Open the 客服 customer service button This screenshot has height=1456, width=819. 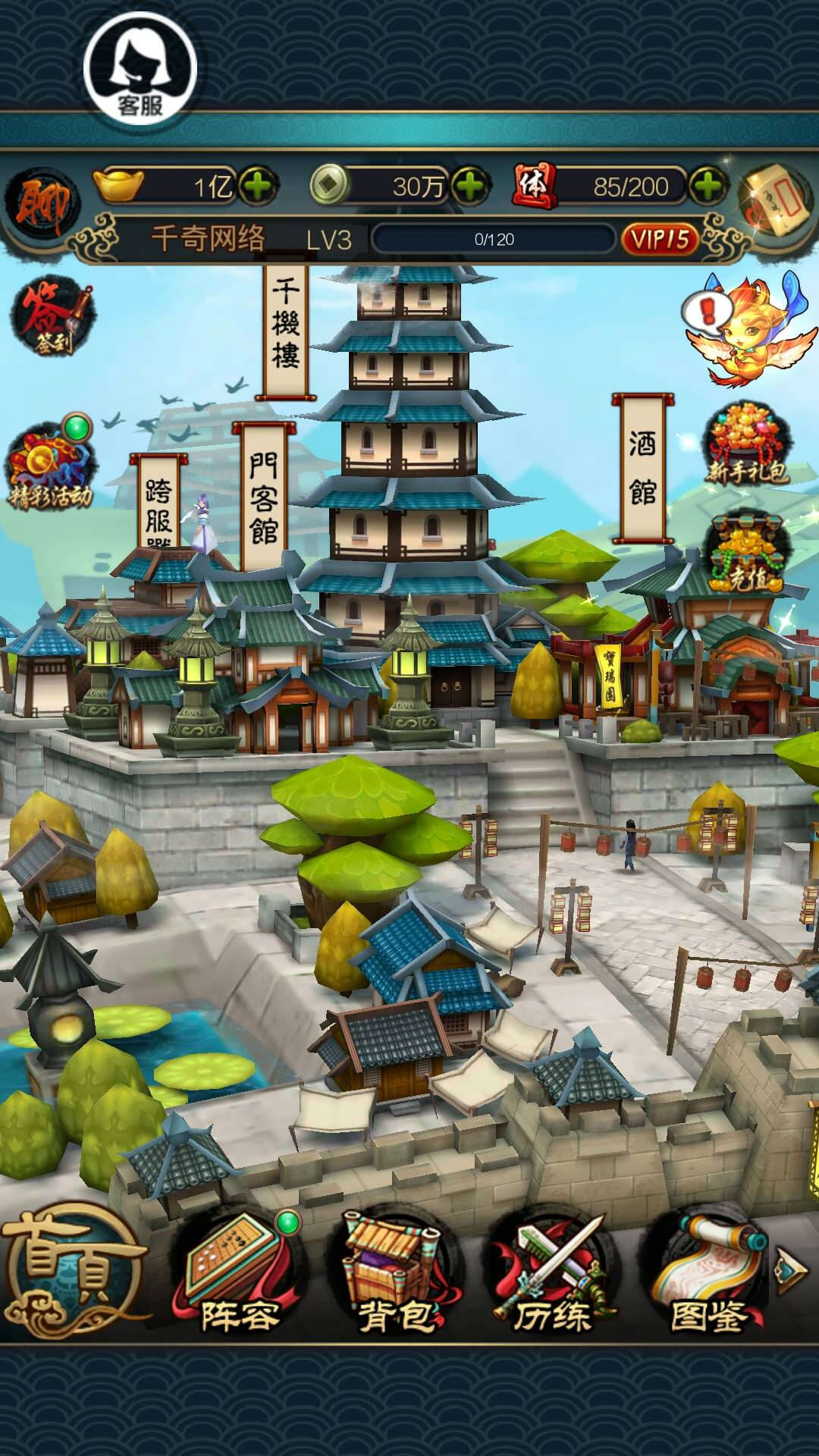140,68
